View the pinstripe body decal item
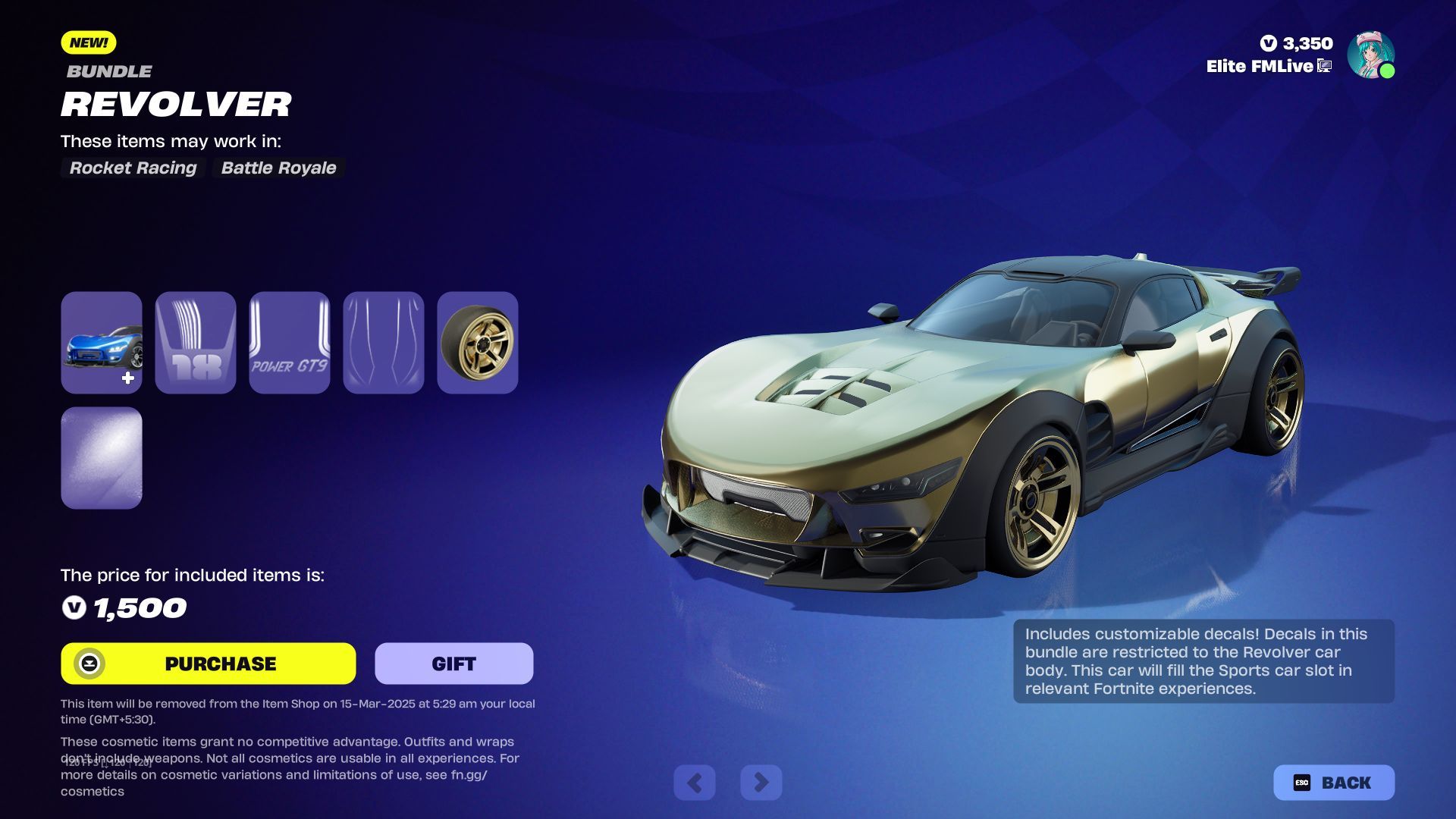Image resolution: width=1456 pixels, height=819 pixels. click(x=383, y=343)
